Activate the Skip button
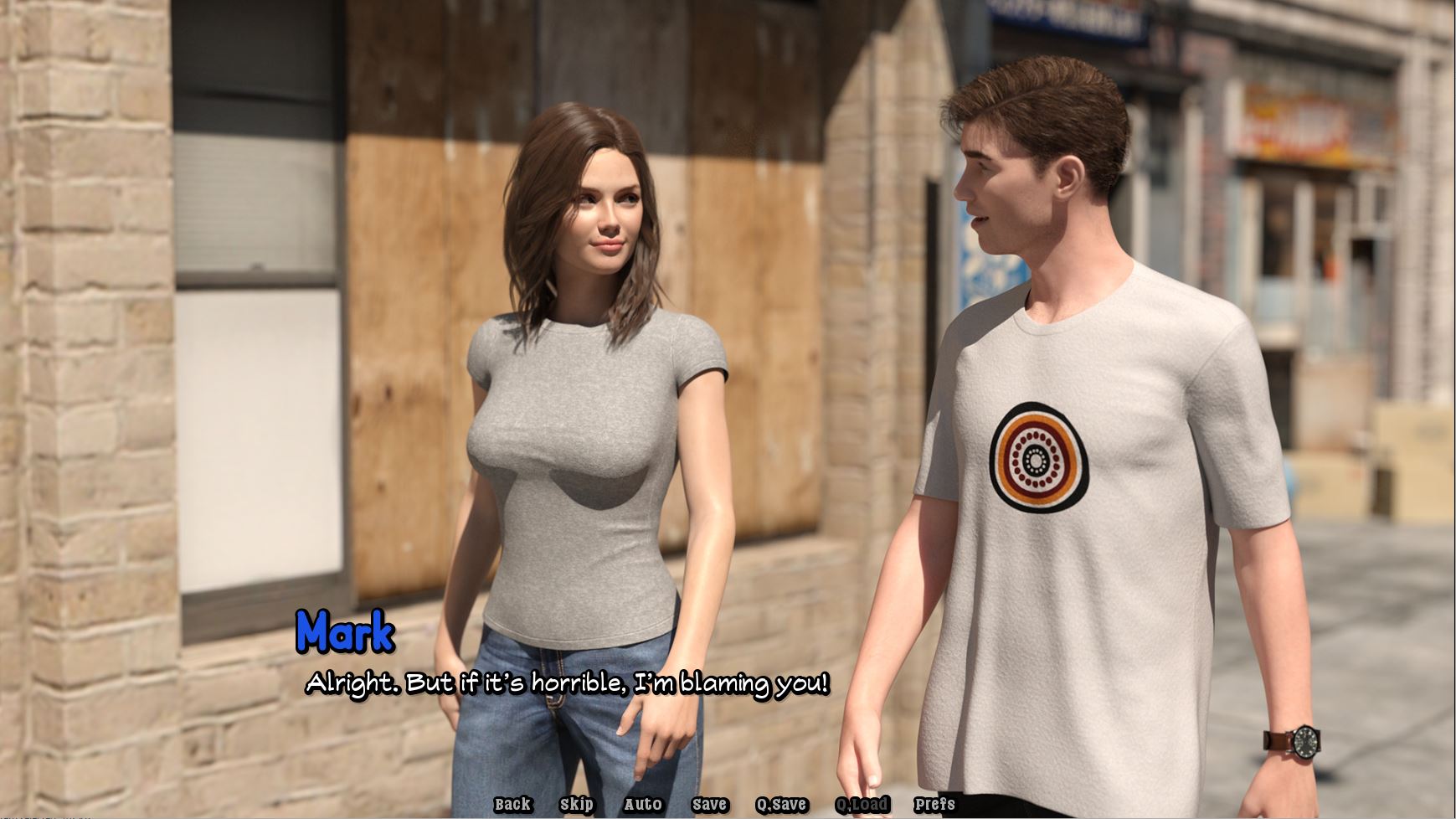The image size is (1456, 819). [577, 805]
